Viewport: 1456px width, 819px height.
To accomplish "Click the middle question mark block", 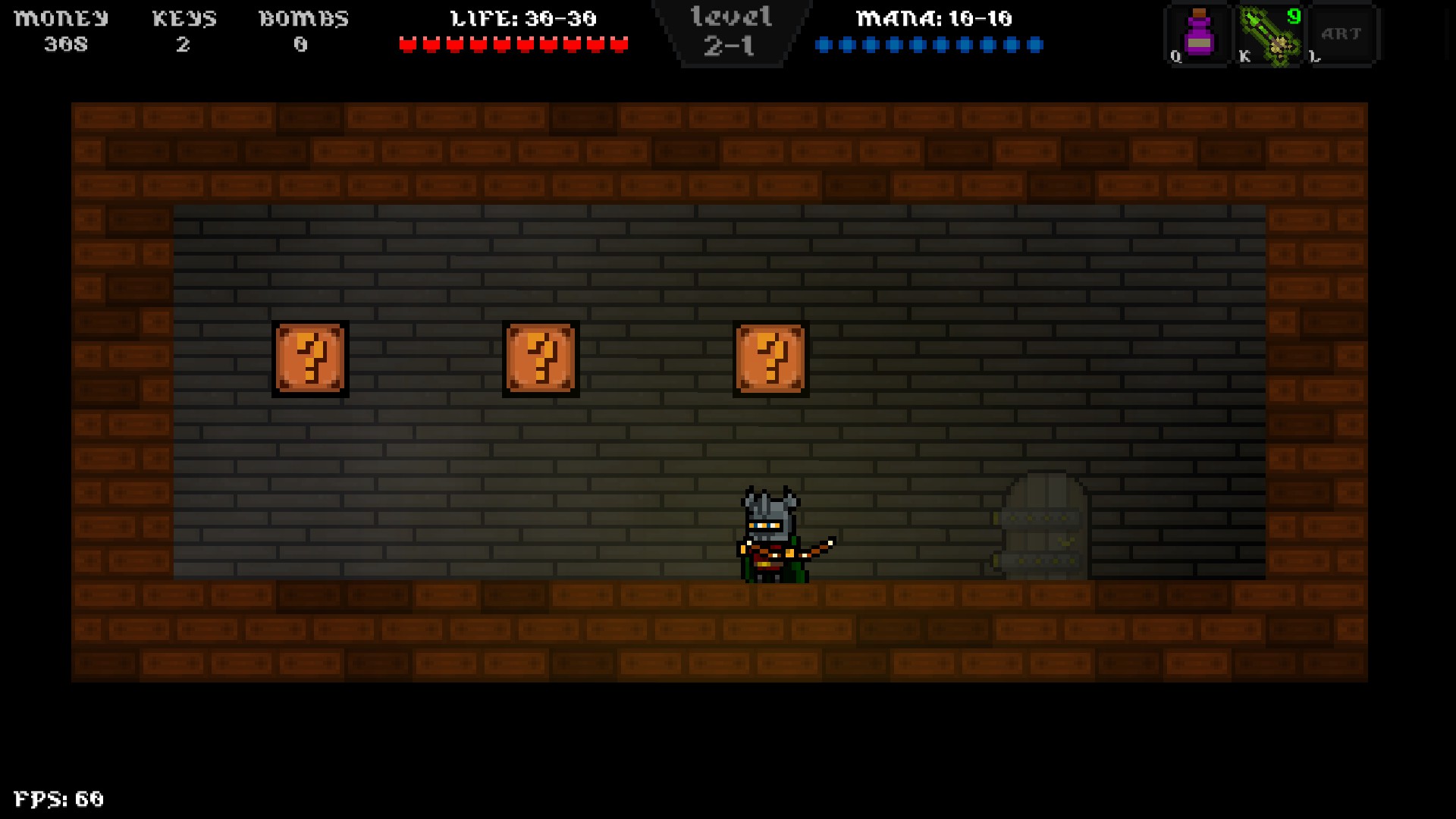I will click(540, 358).
